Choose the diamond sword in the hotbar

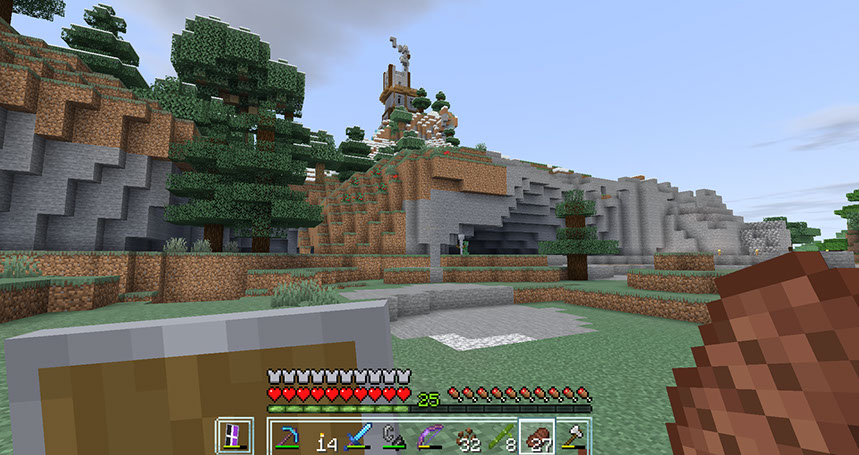360,437
